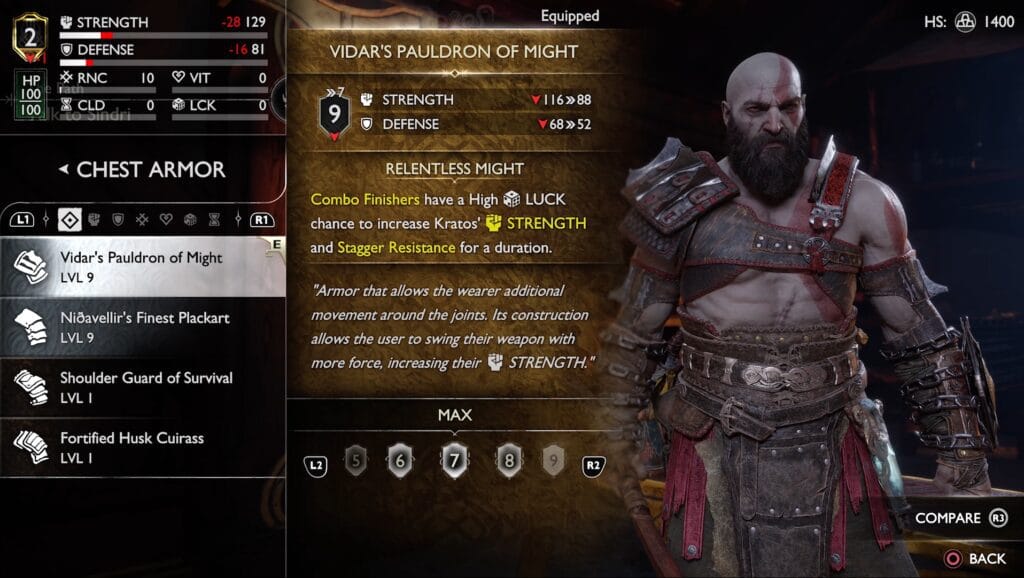
Task: Pick the Fortified Husk Cuirass entry
Action: click(x=140, y=446)
